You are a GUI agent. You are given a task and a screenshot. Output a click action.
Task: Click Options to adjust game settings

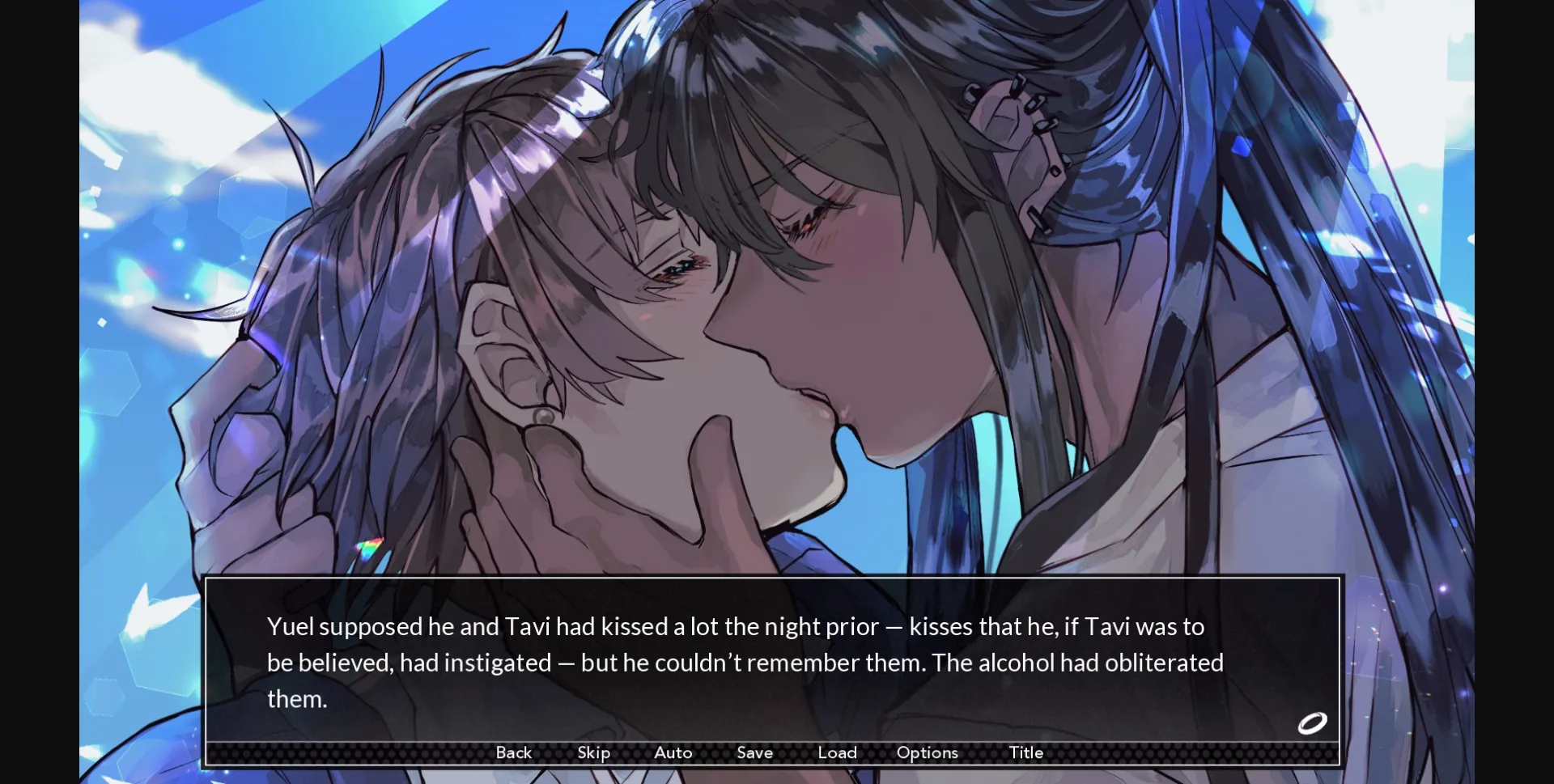[926, 752]
